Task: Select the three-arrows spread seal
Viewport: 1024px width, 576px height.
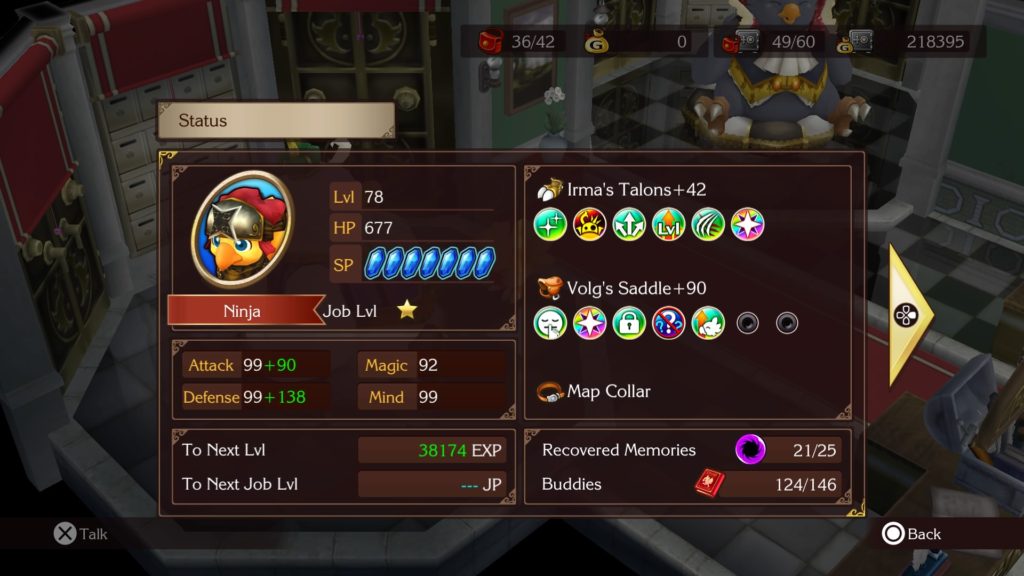Action: pos(629,225)
